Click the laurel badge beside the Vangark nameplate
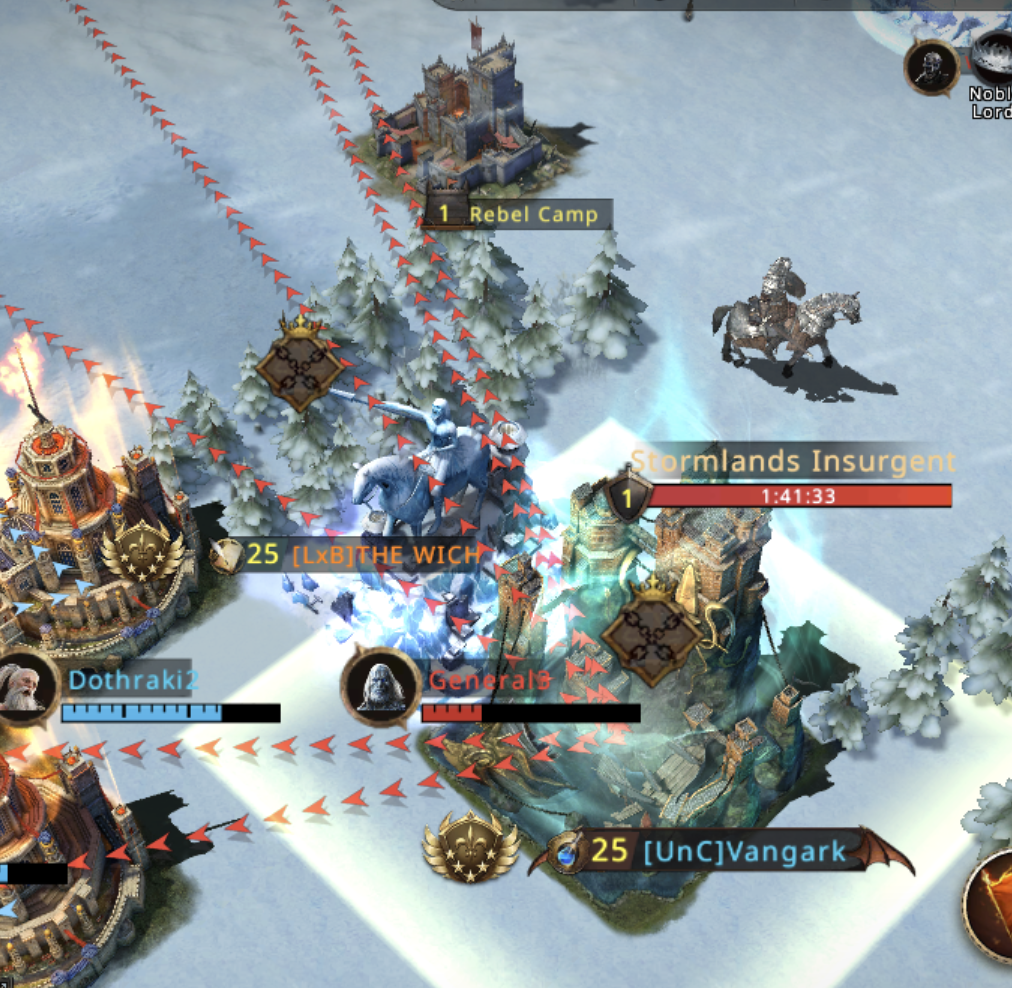Viewport: 1012px width, 988px height. coord(470,850)
